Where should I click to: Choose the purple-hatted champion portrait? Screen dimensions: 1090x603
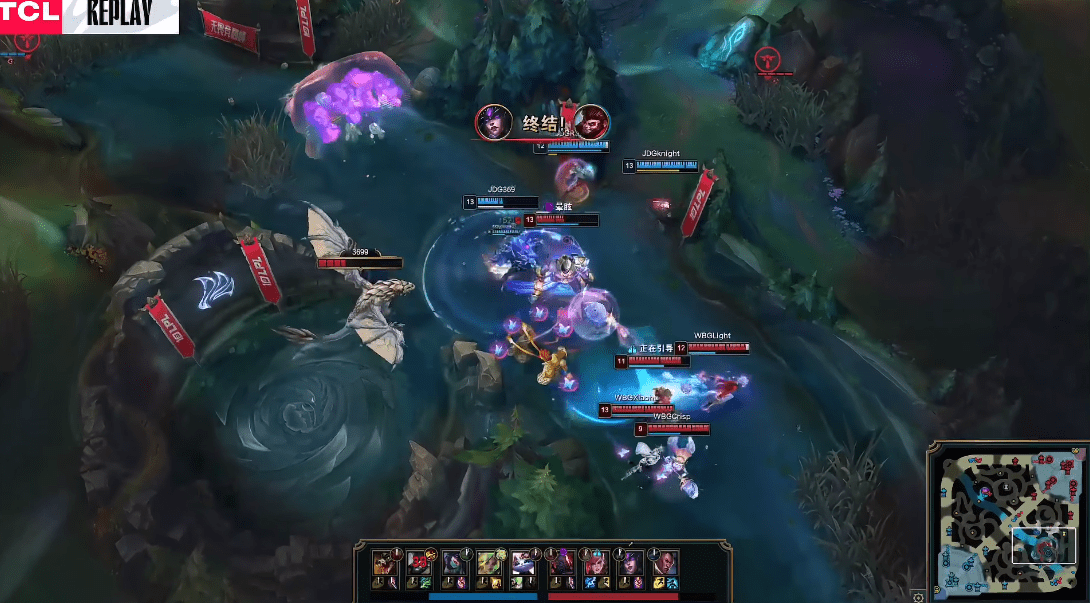click(630, 563)
